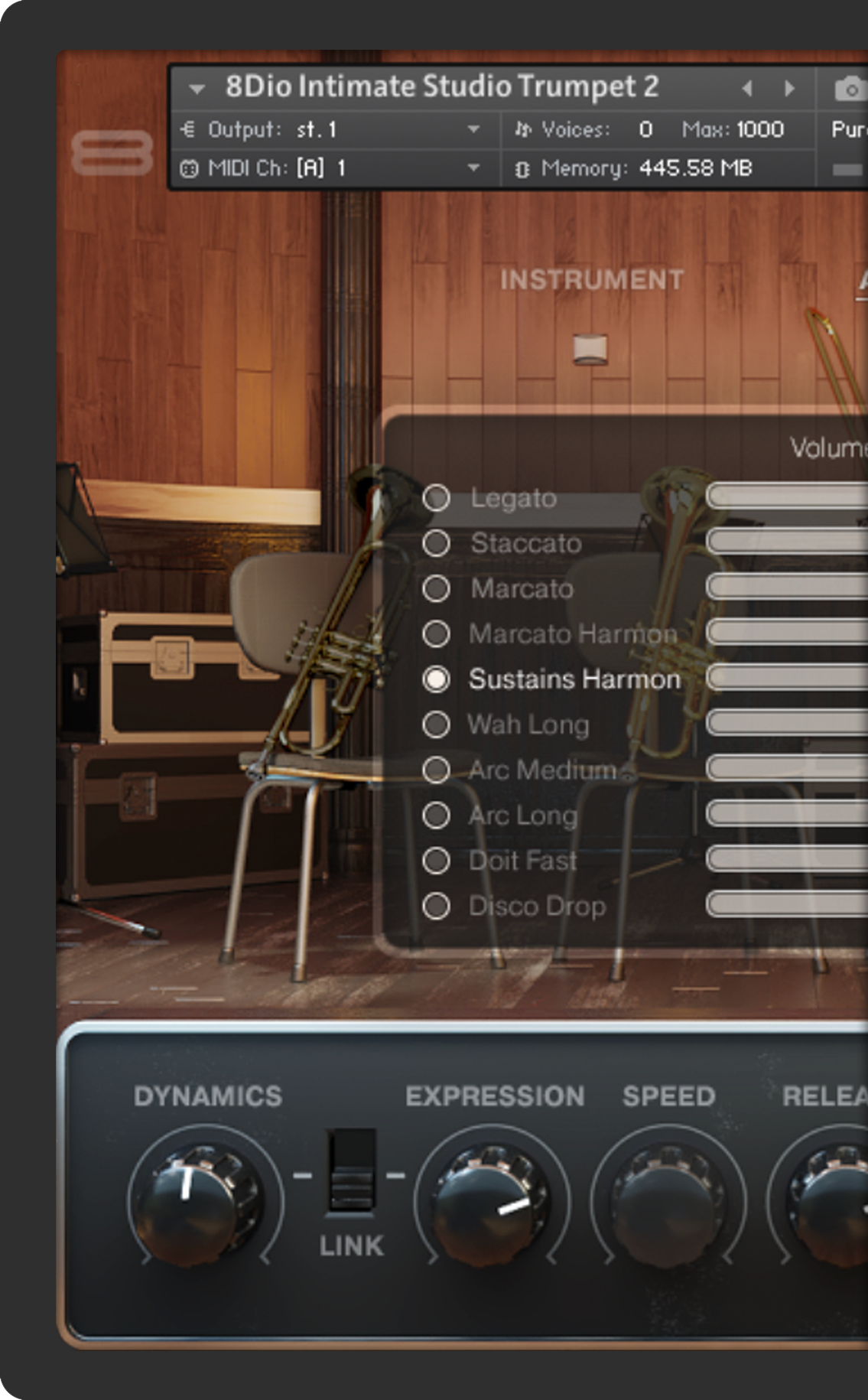The width and height of the screenshot is (868, 1400).
Task: Activate the Arc Medium articulation
Action: 436,770
